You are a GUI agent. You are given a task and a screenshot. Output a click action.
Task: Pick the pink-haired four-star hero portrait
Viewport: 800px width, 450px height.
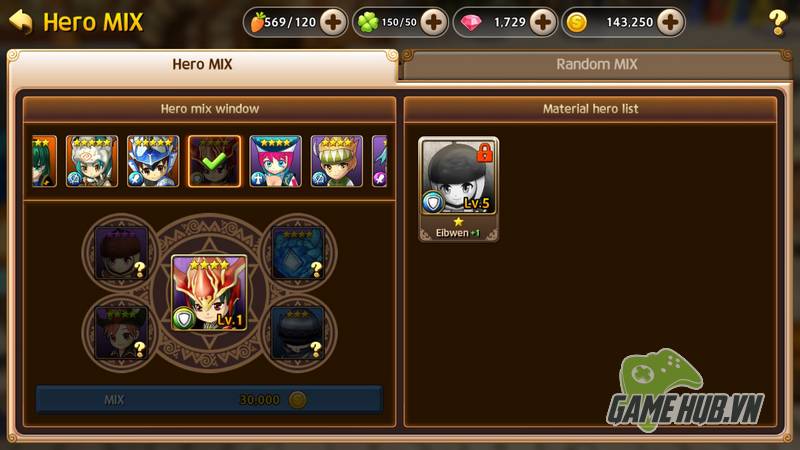[275, 161]
